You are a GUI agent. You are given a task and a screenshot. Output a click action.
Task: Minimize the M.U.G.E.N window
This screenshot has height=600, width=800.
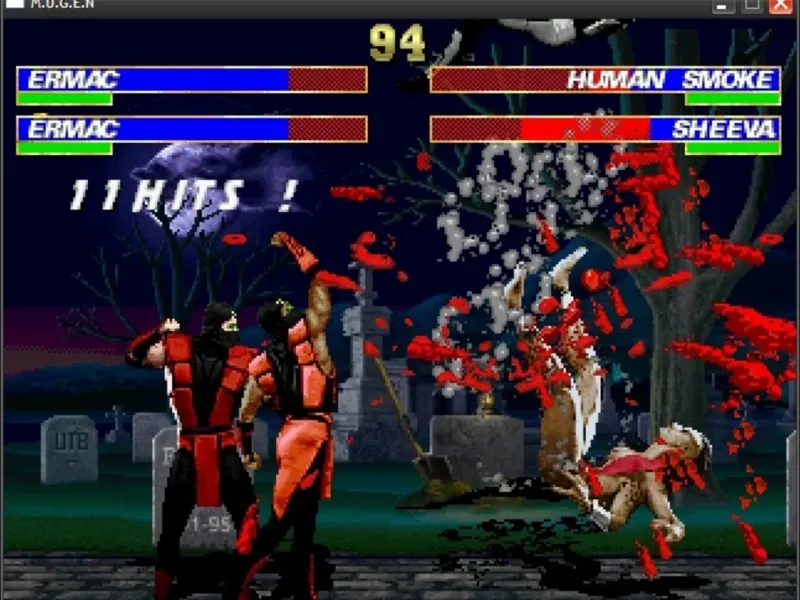coord(723,5)
